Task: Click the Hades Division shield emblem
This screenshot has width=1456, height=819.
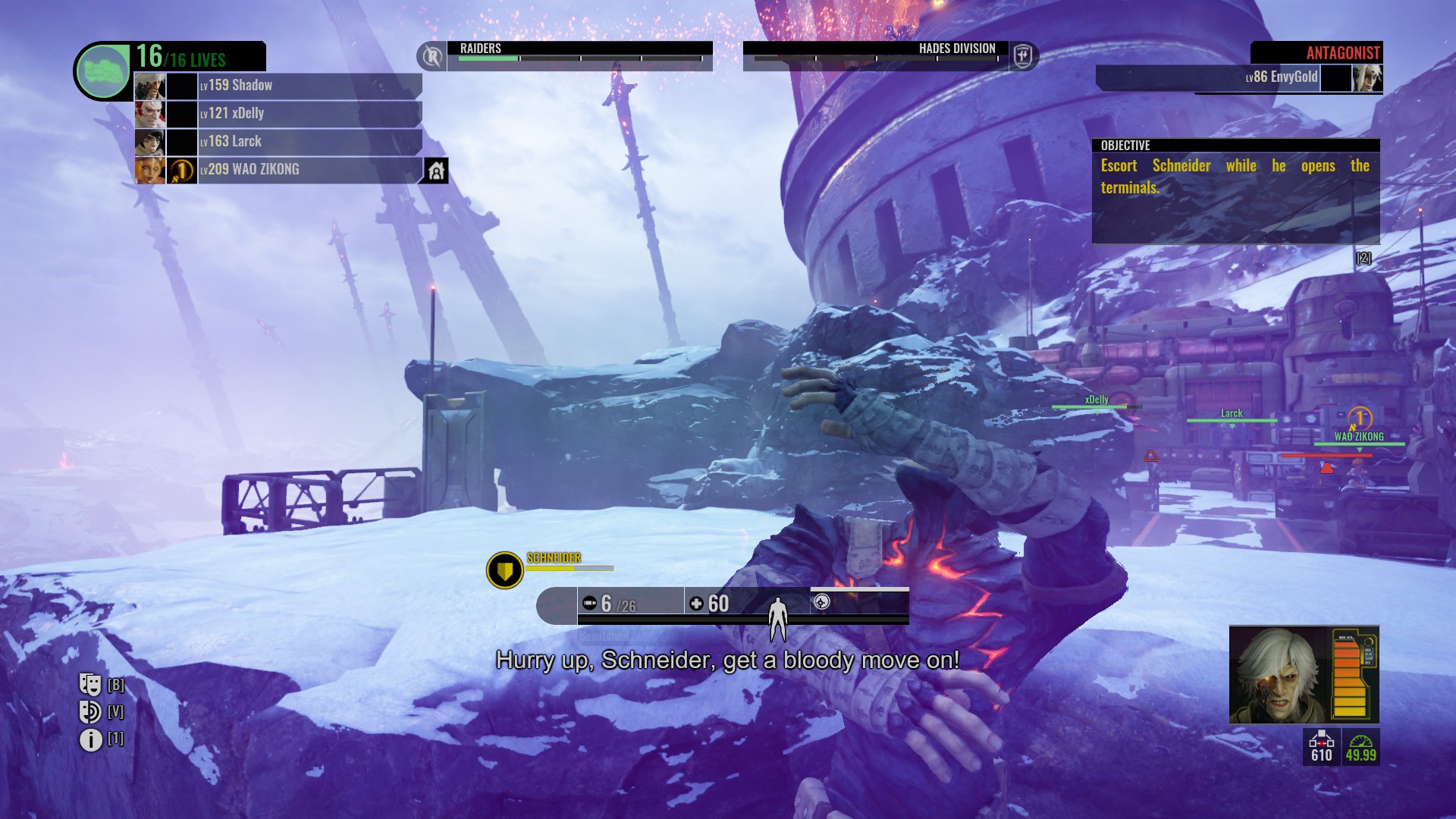Action: [1023, 56]
